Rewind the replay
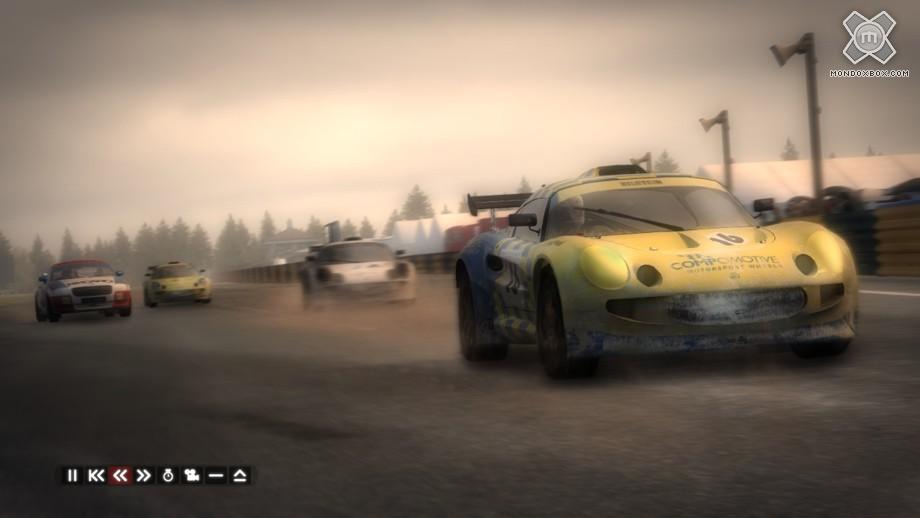The image size is (920, 518). click(120, 475)
